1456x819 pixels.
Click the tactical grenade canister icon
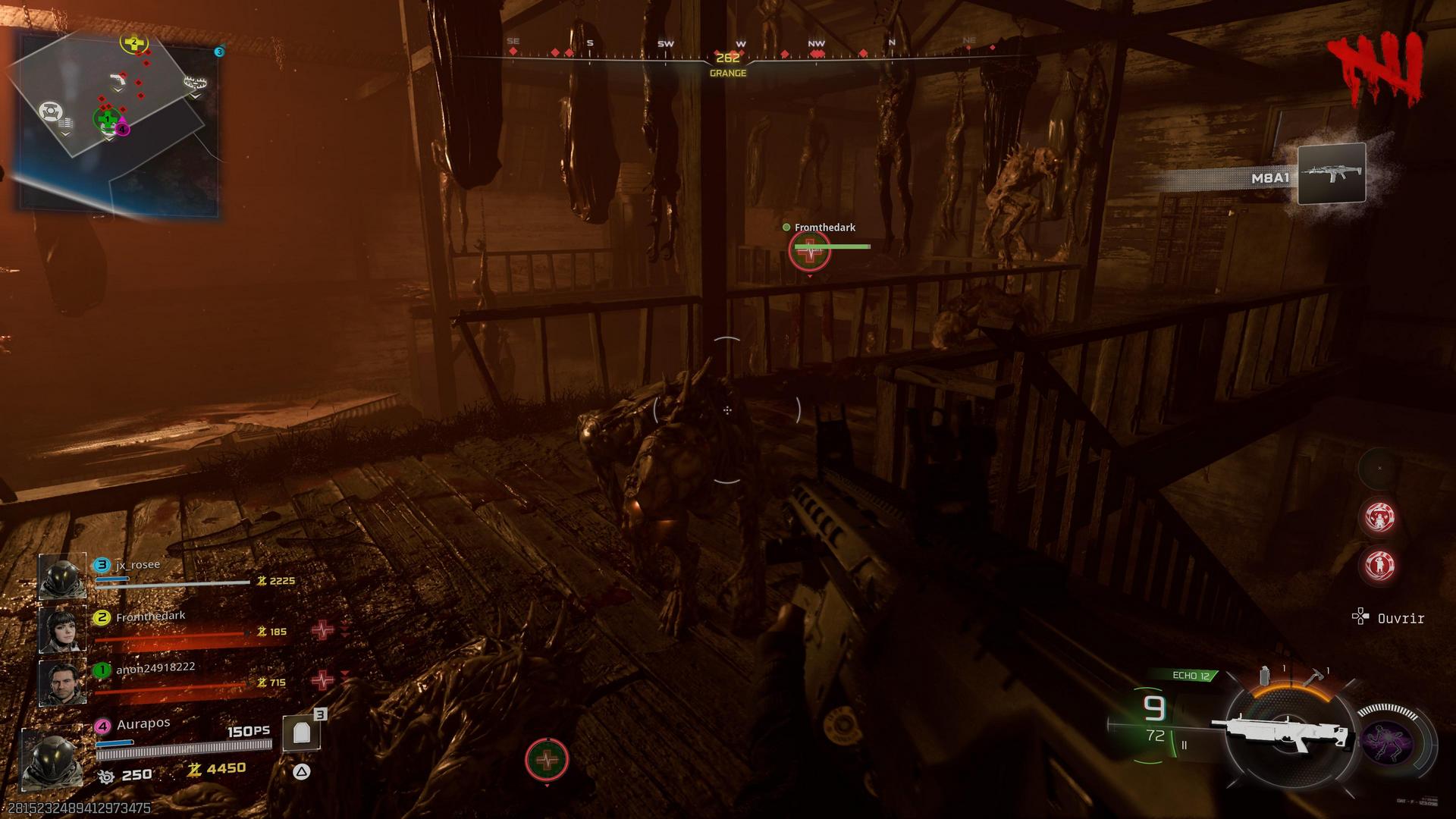[1264, 676]
